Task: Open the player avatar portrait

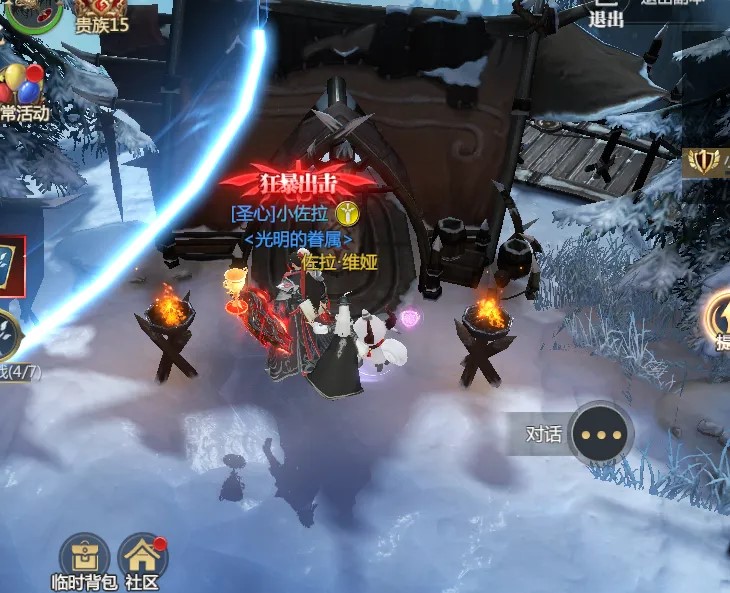Action: [32, 12]
